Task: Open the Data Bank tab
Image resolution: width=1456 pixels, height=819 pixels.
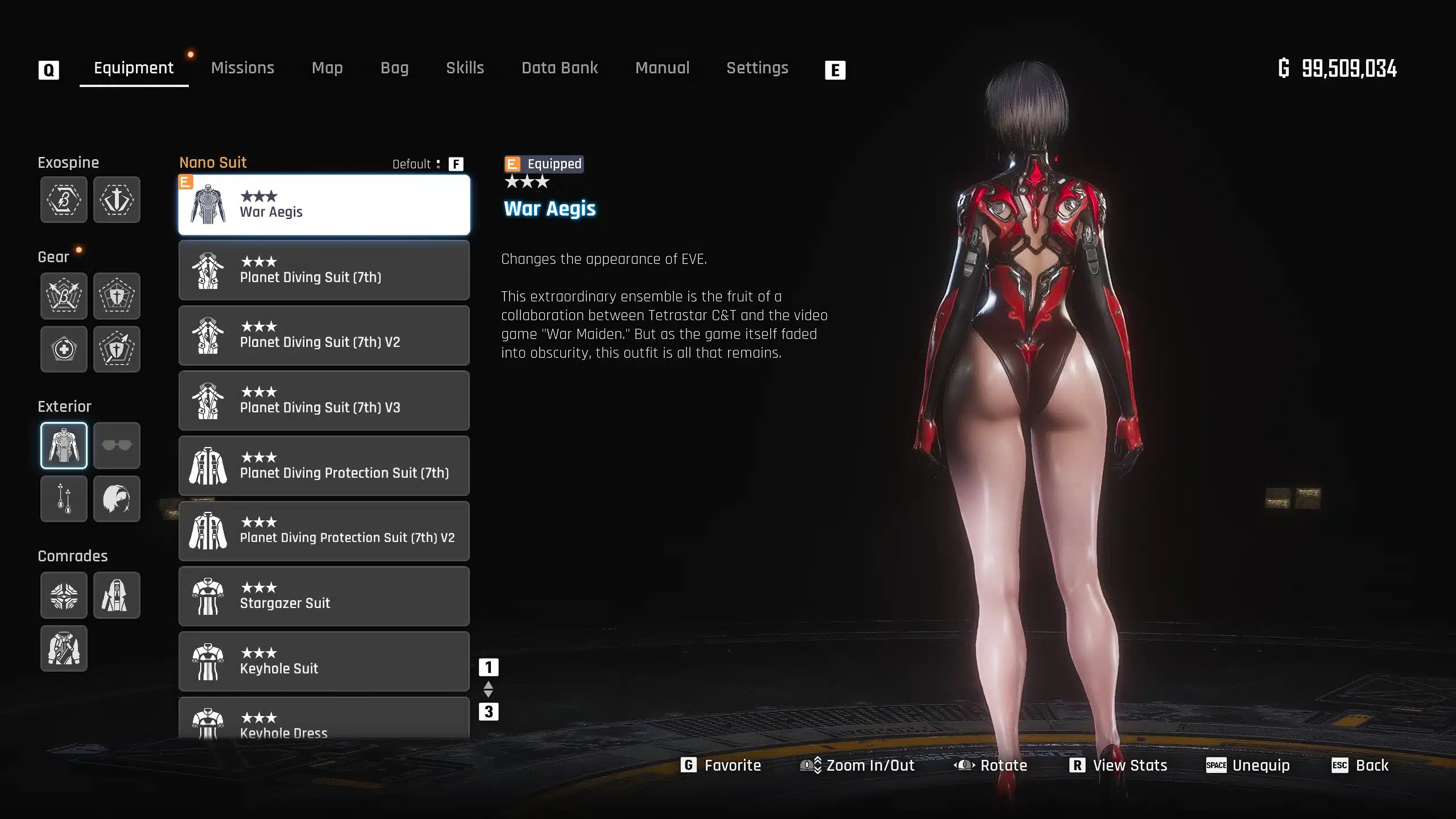Action: [x=560, y=68]
